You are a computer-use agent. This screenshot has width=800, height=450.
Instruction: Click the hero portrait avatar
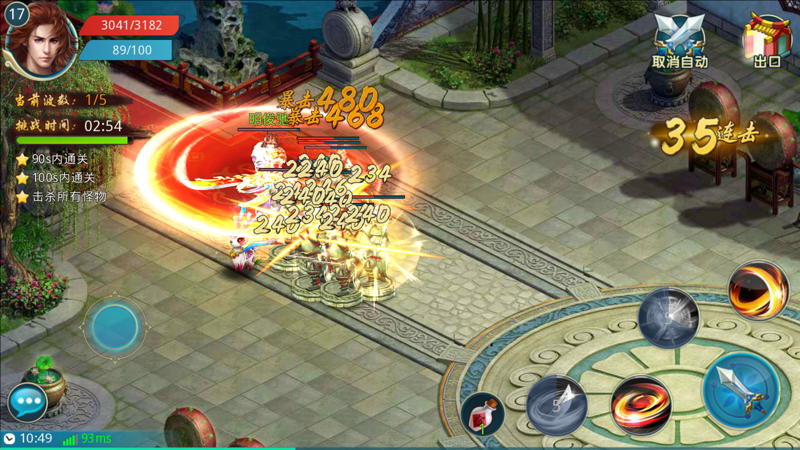pos(42,38)
